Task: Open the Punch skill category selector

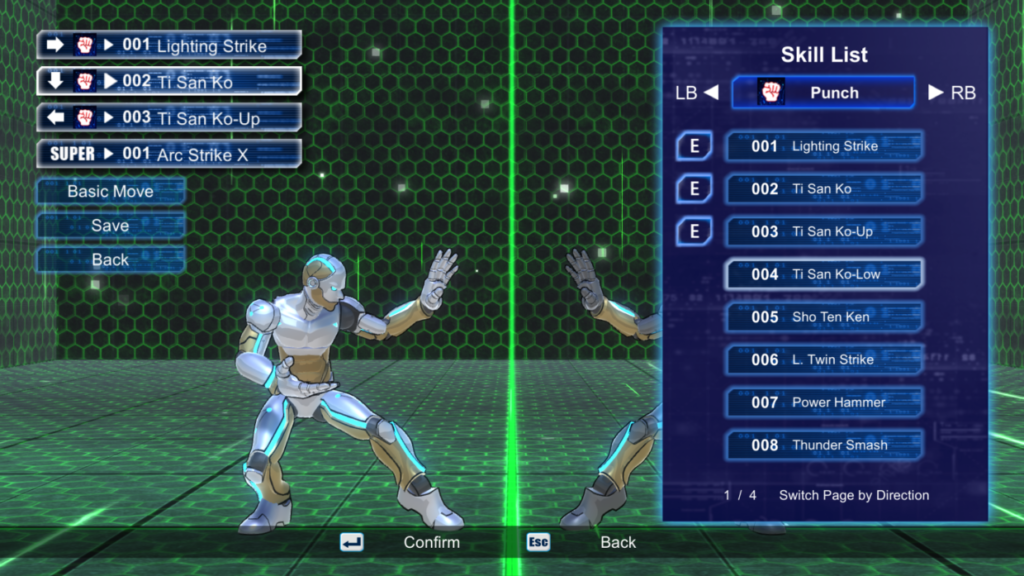Action: coord(823,93)
